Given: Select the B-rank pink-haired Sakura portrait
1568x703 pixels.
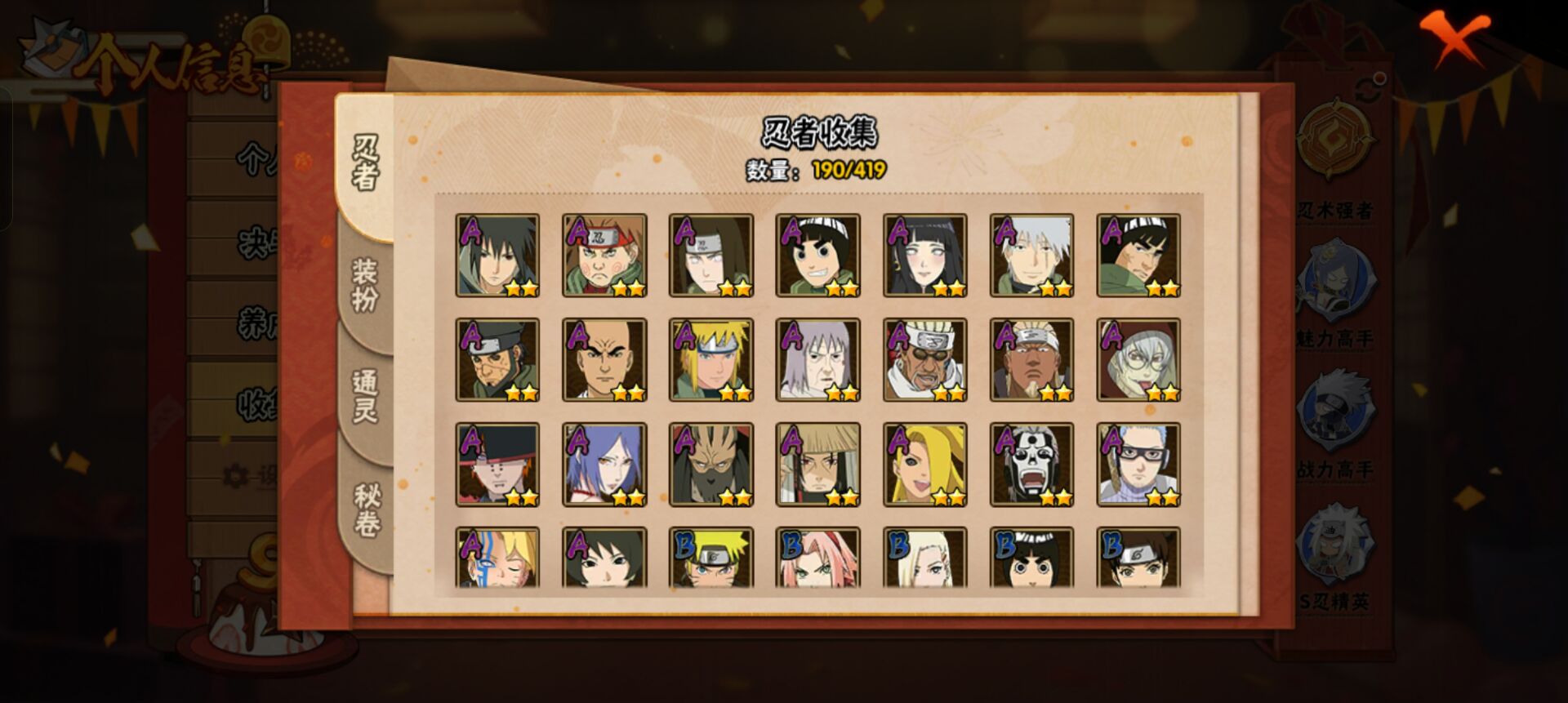Looking at the screenshot, I should pos(817,558).
